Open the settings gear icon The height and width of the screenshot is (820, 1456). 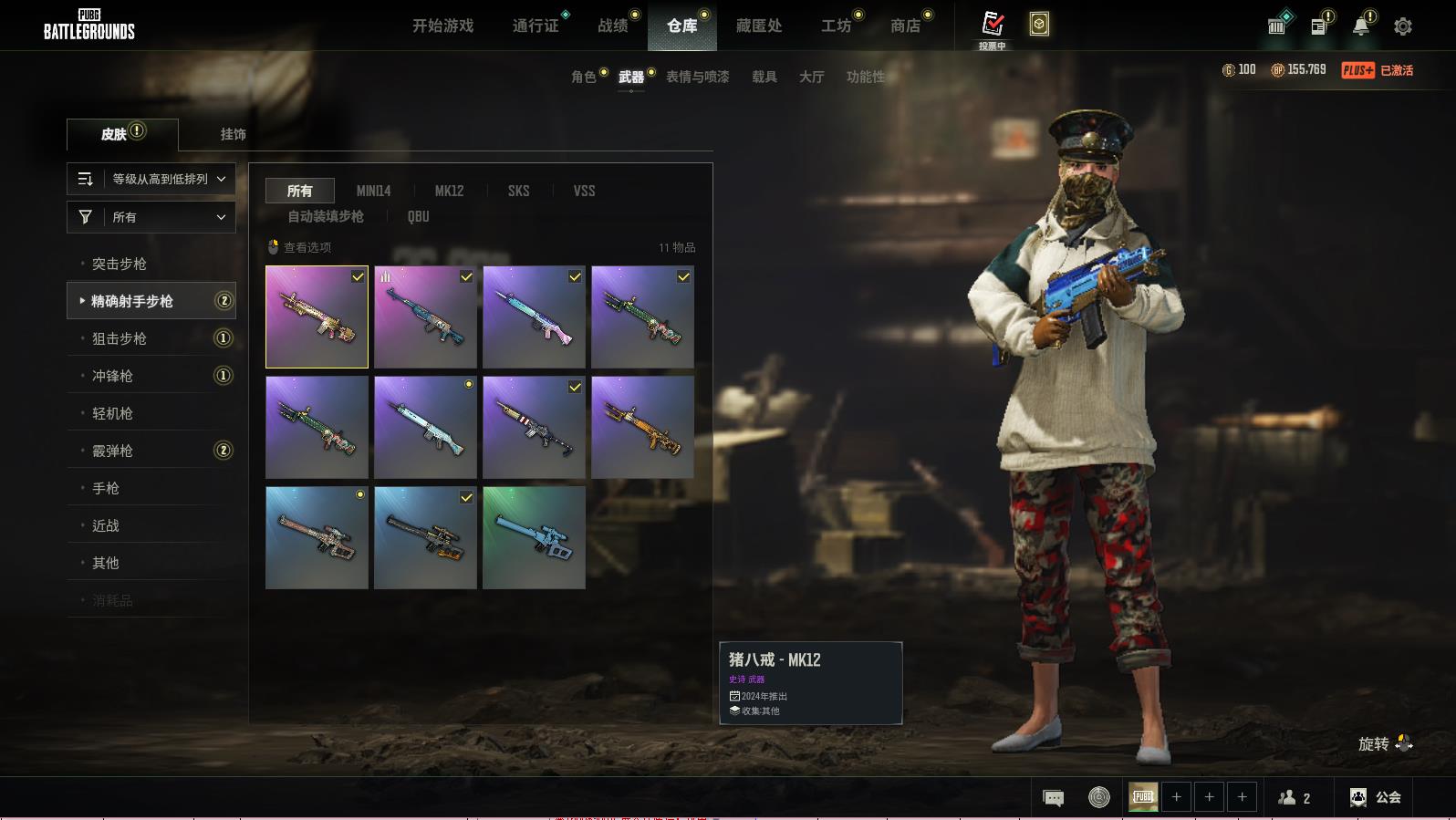1403,26
